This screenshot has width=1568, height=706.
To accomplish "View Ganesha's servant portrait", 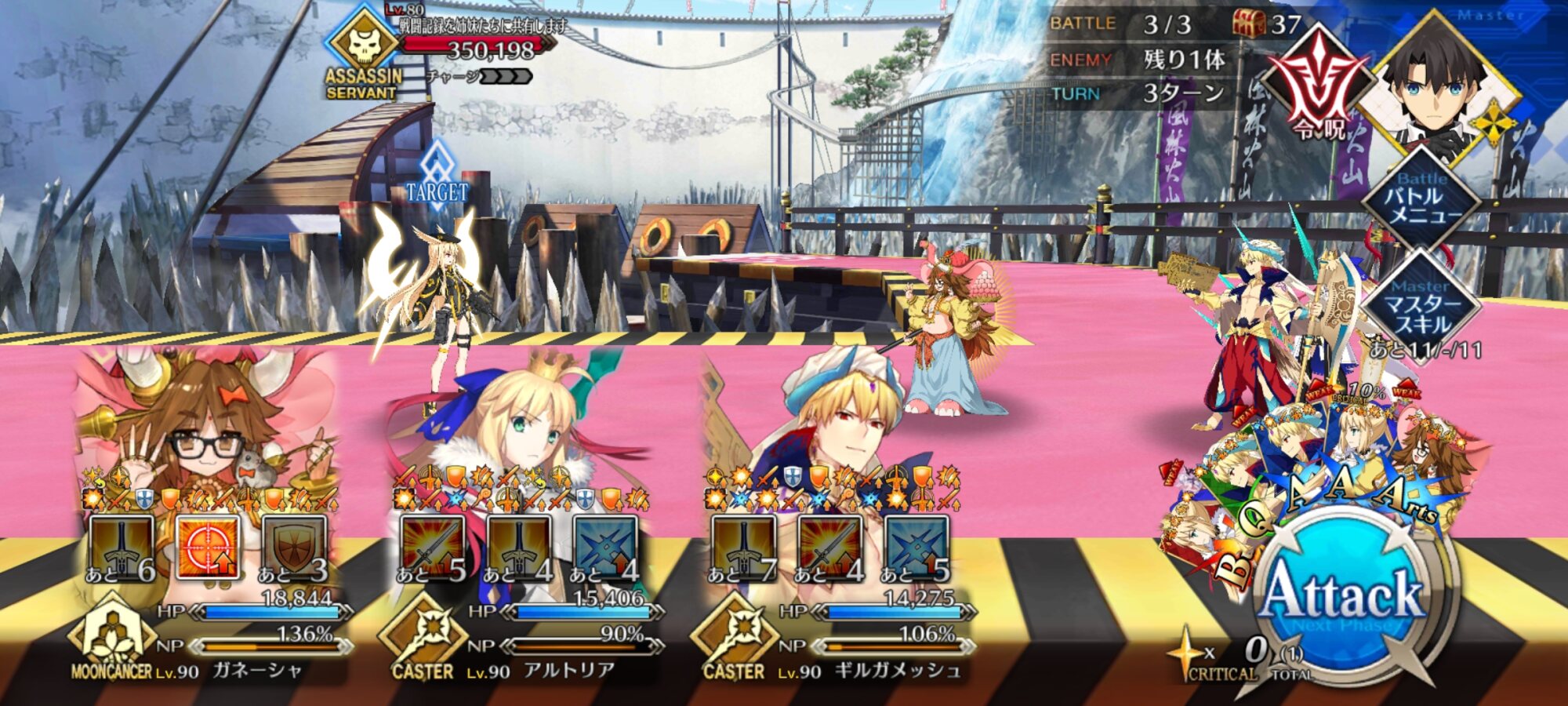I will click(205, 416).
